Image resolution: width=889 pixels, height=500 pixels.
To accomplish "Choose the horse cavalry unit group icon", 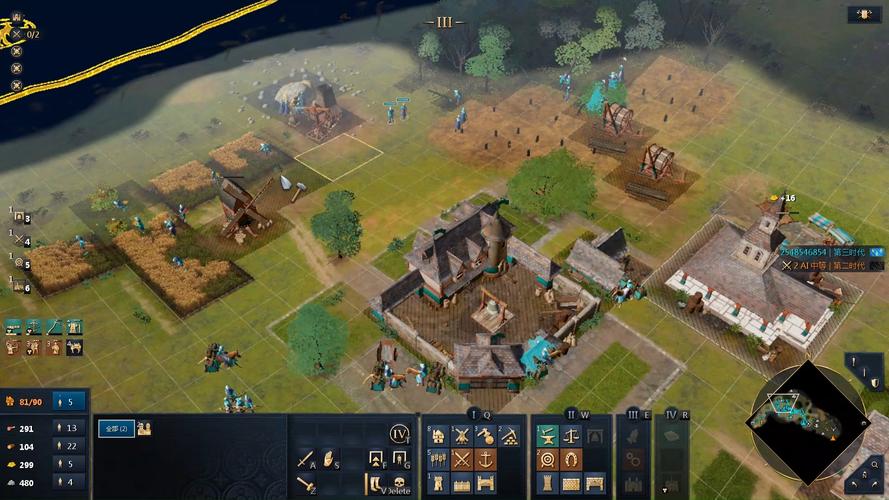I will pyautogui.click(x=73, y=348).
